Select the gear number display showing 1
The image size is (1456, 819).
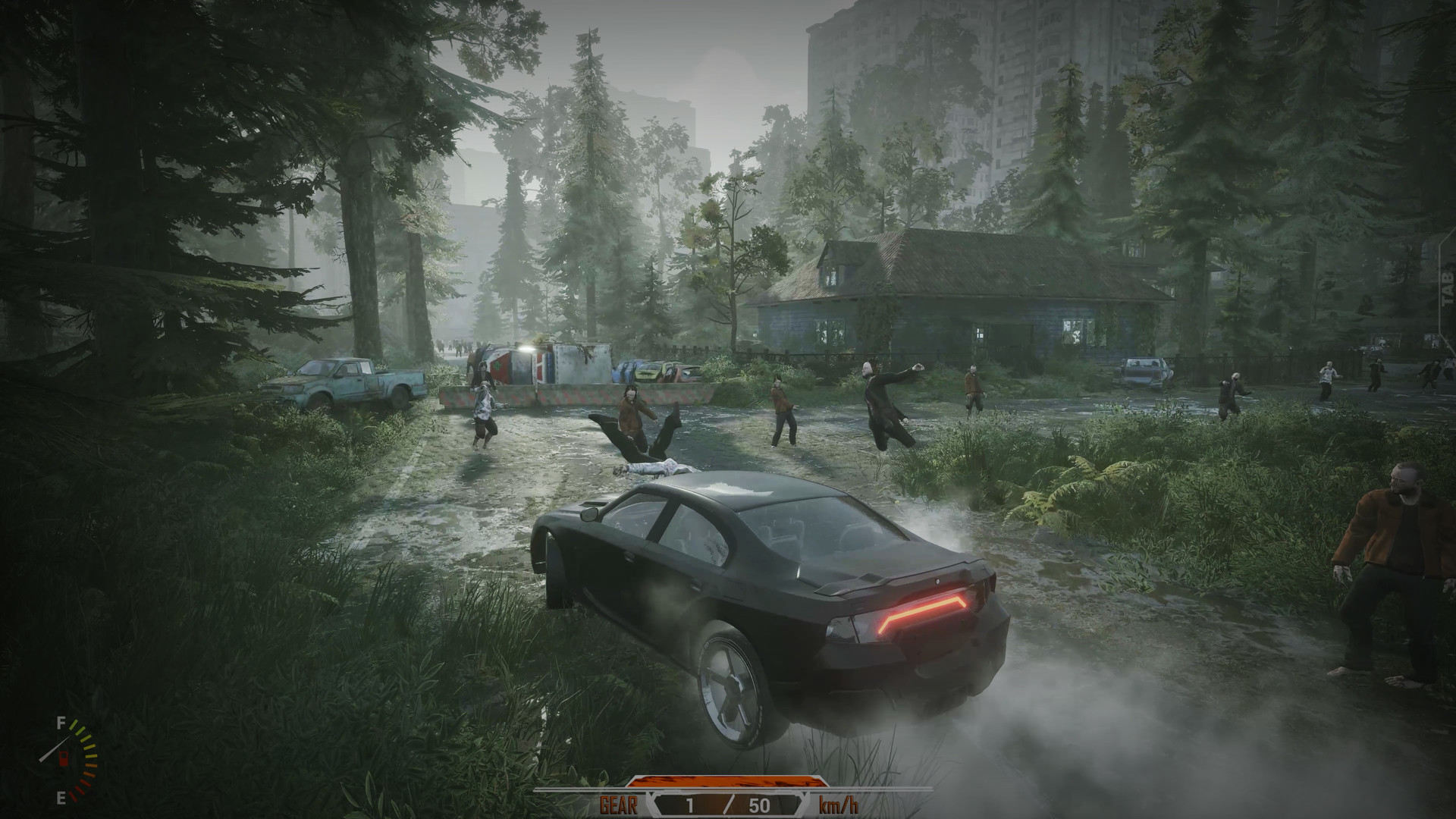tap(689, 803)
